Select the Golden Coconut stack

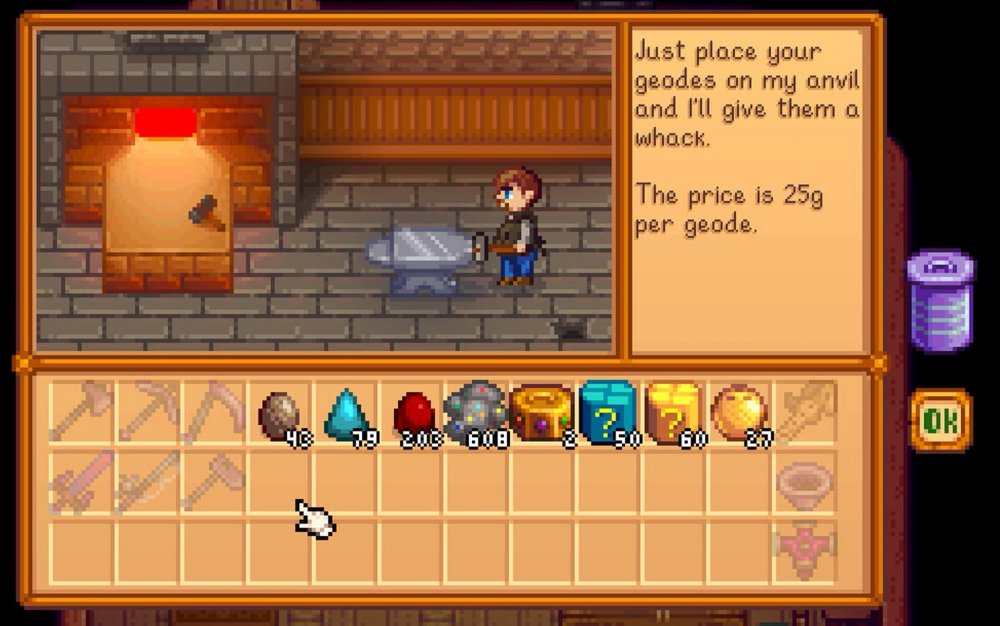[x=738, y=412]
